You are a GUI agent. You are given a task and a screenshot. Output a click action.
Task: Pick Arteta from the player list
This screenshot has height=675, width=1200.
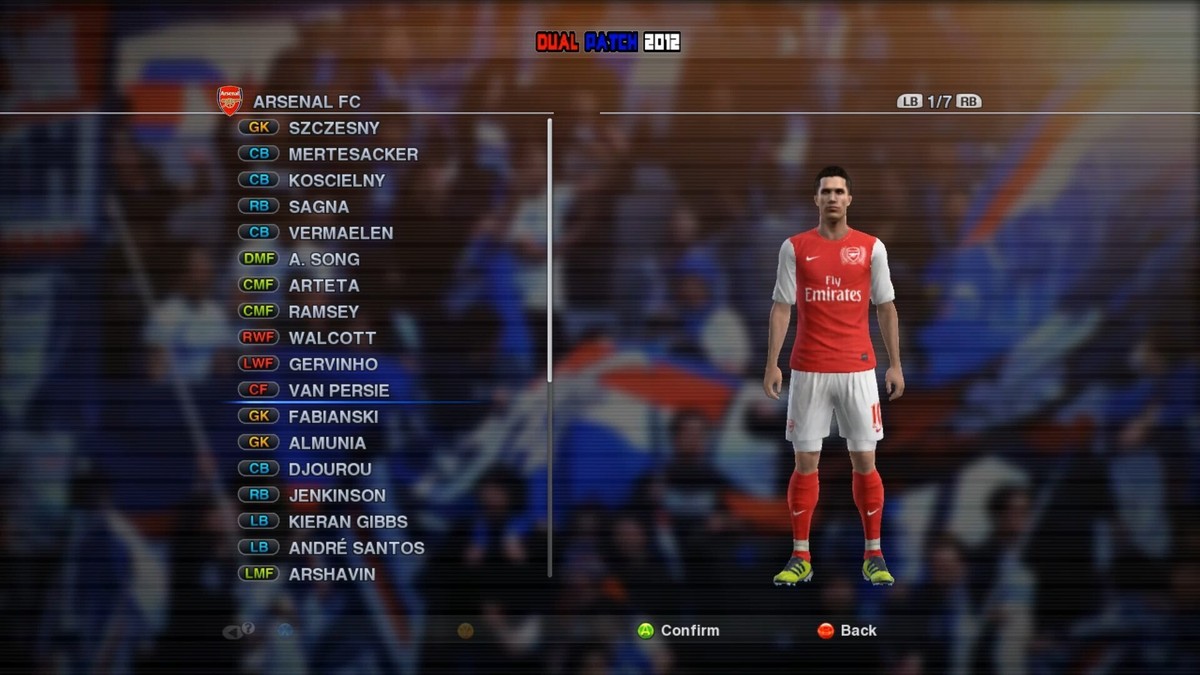tap(323, 285)
